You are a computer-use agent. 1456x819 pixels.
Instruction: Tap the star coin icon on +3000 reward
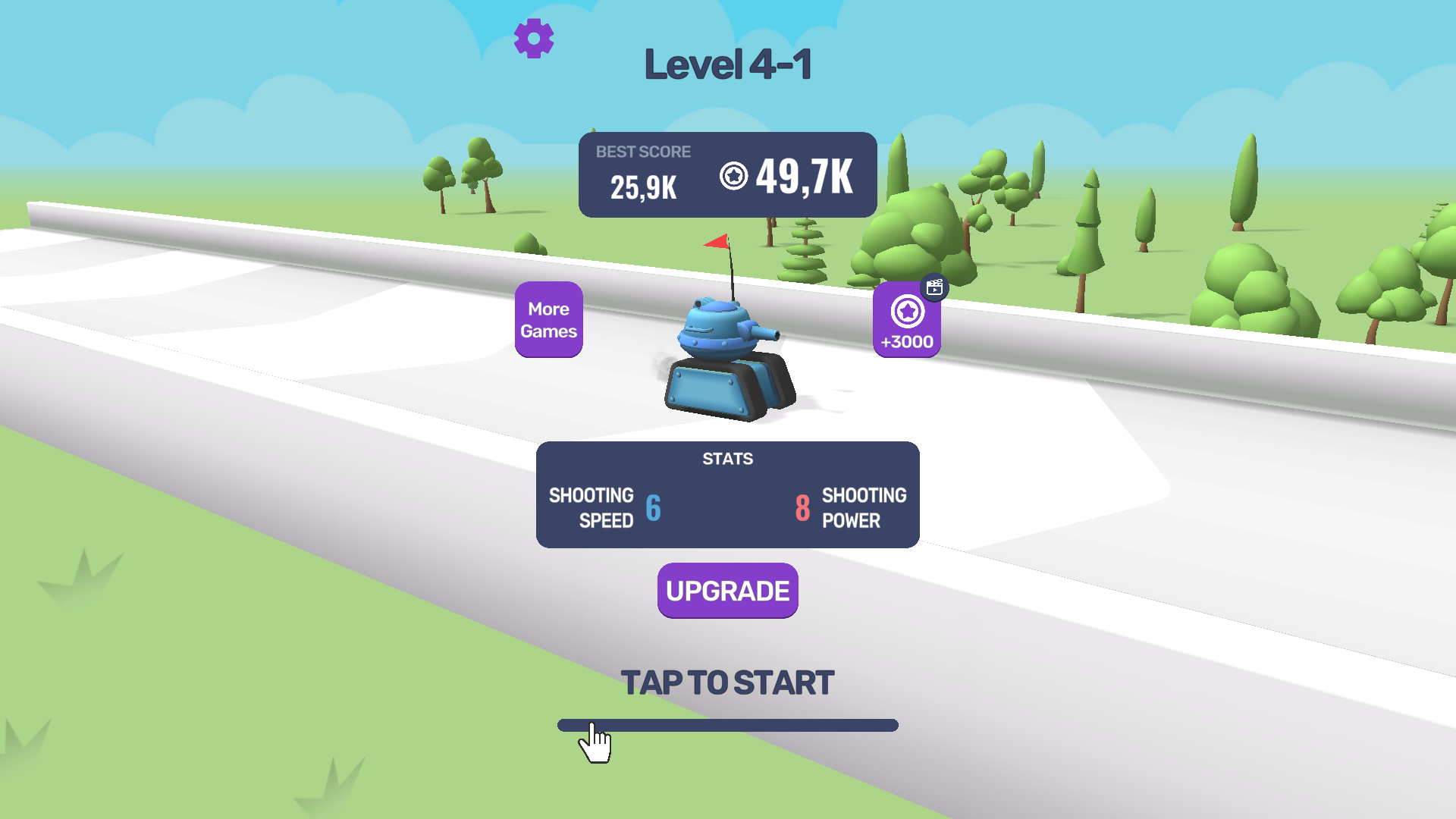[906, 310]
